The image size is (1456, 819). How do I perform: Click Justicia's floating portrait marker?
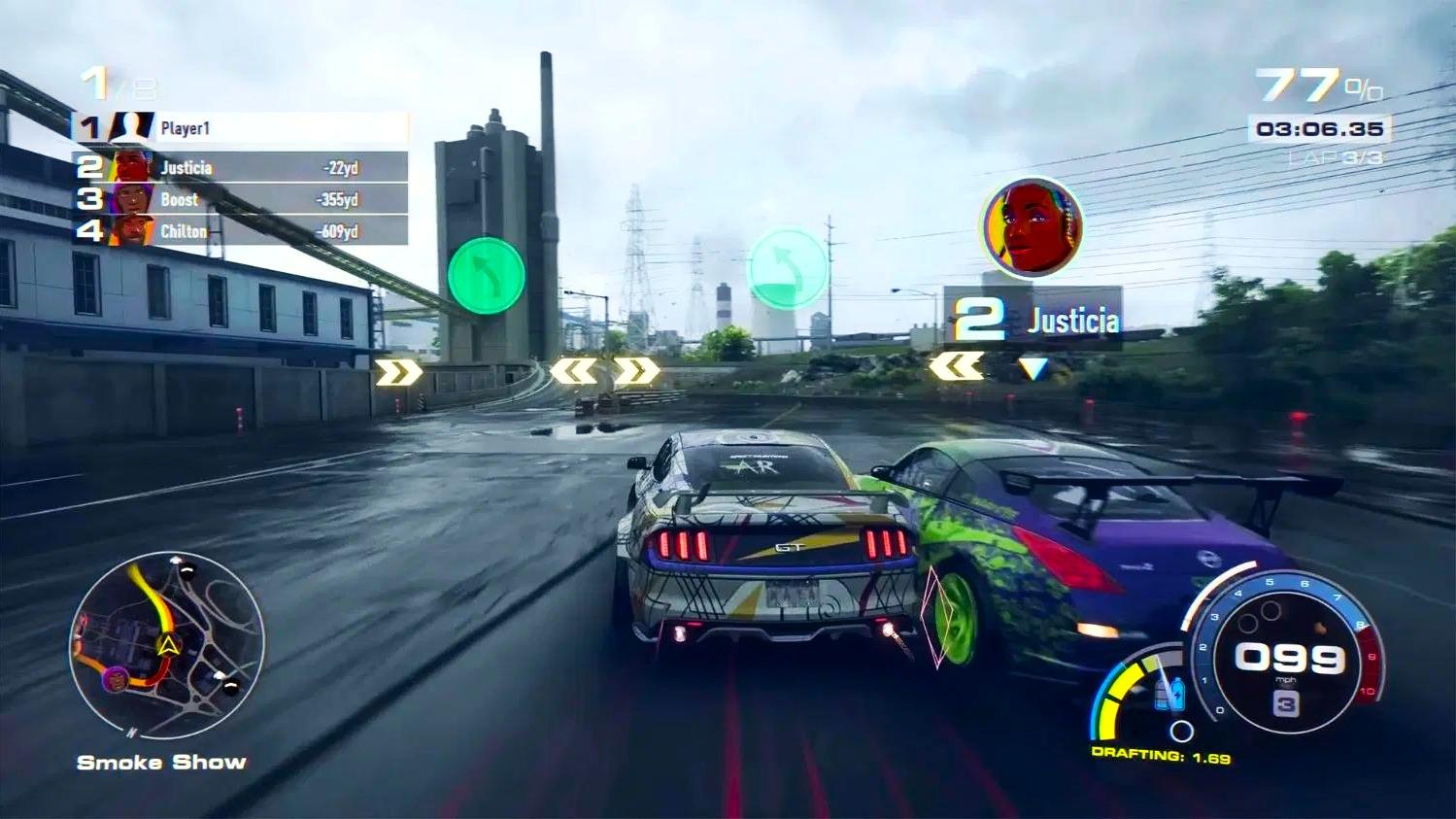pos(1031,227)
